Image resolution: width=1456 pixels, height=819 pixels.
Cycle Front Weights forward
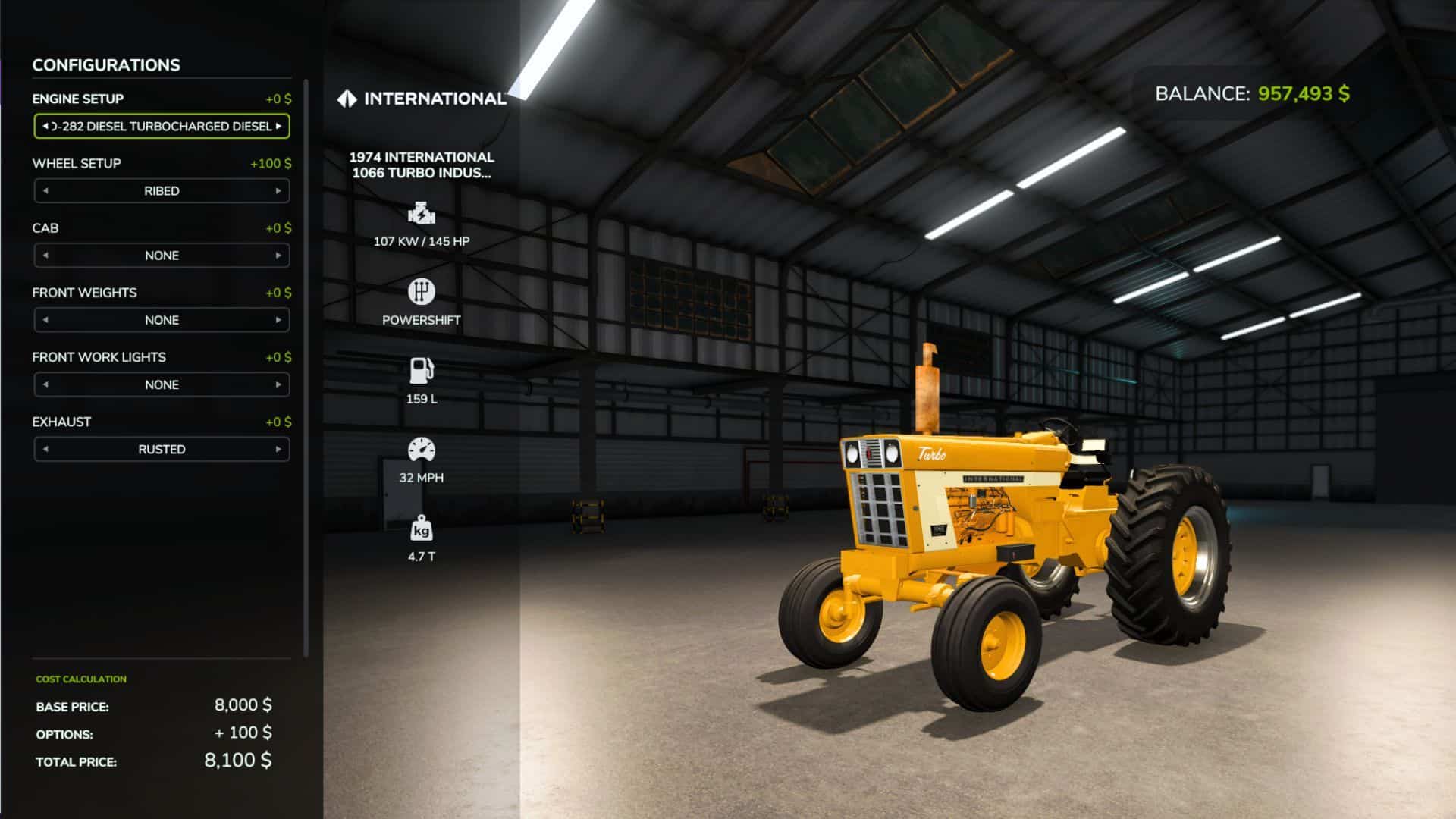278,320
